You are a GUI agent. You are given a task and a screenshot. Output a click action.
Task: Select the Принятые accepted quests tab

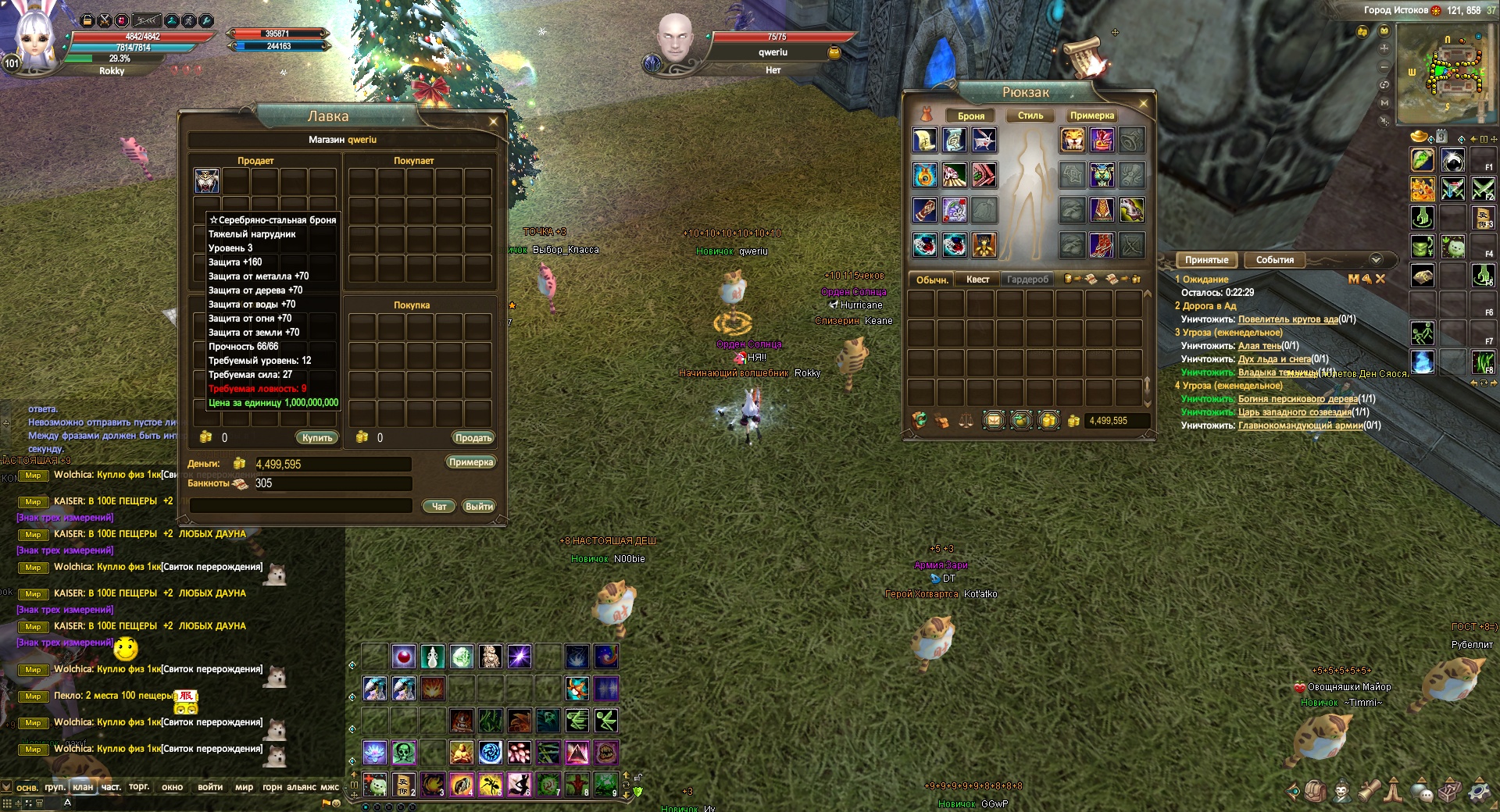tap(1206, 260)
